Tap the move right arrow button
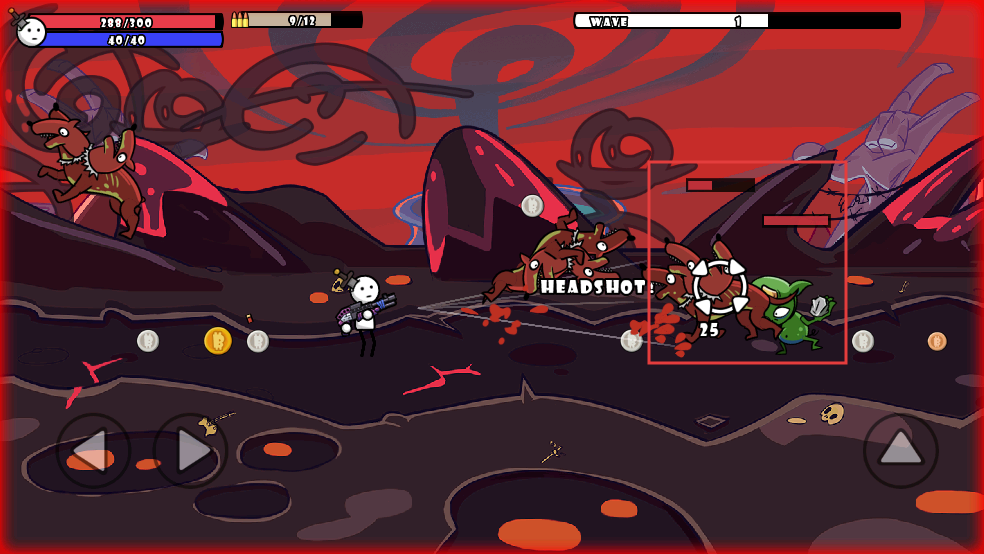 pyautogui.click(x=190, y=451)
